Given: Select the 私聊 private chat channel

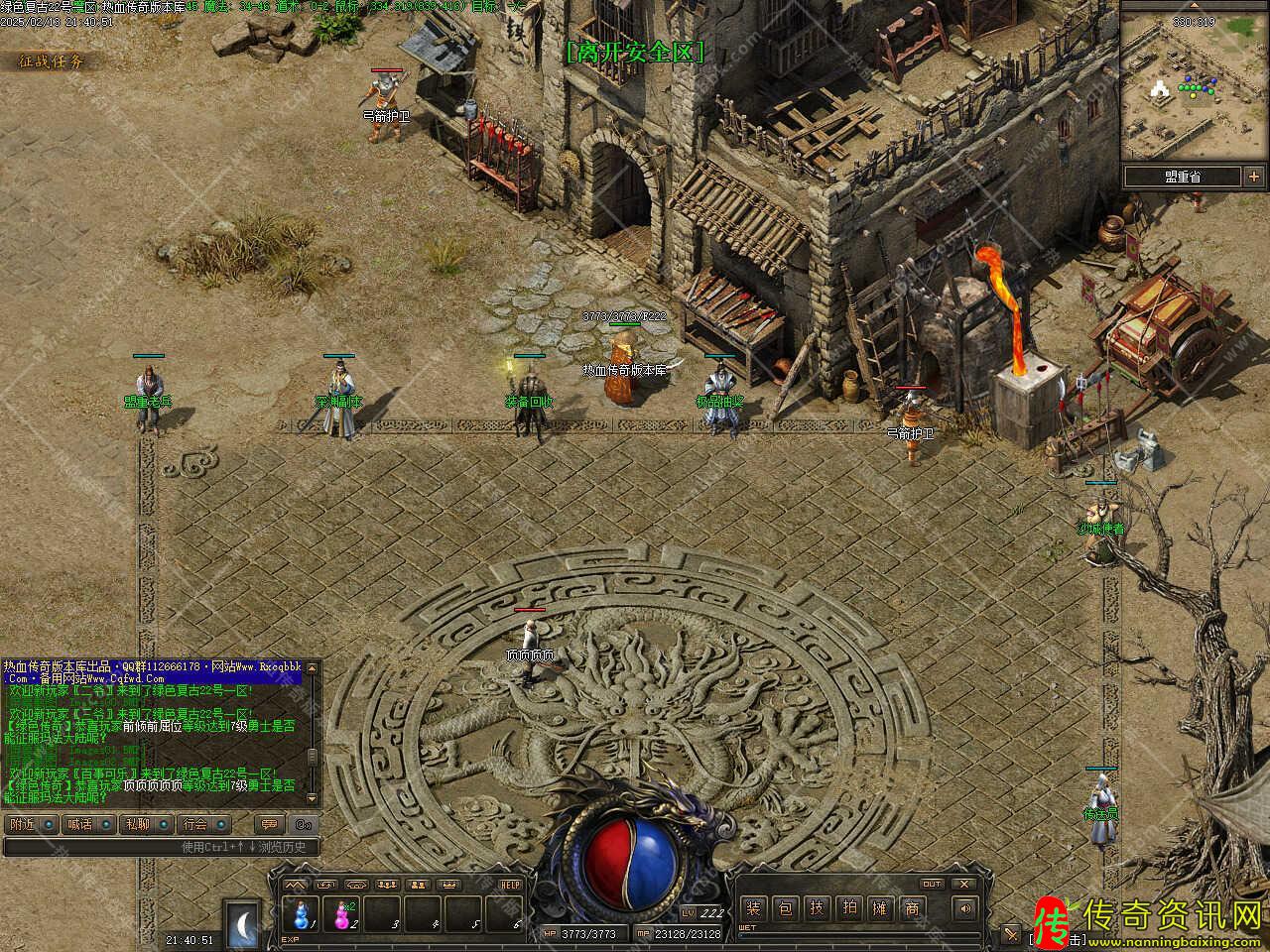Looking at the screenshot, I should pyautogui.click(x=145, y=824).
